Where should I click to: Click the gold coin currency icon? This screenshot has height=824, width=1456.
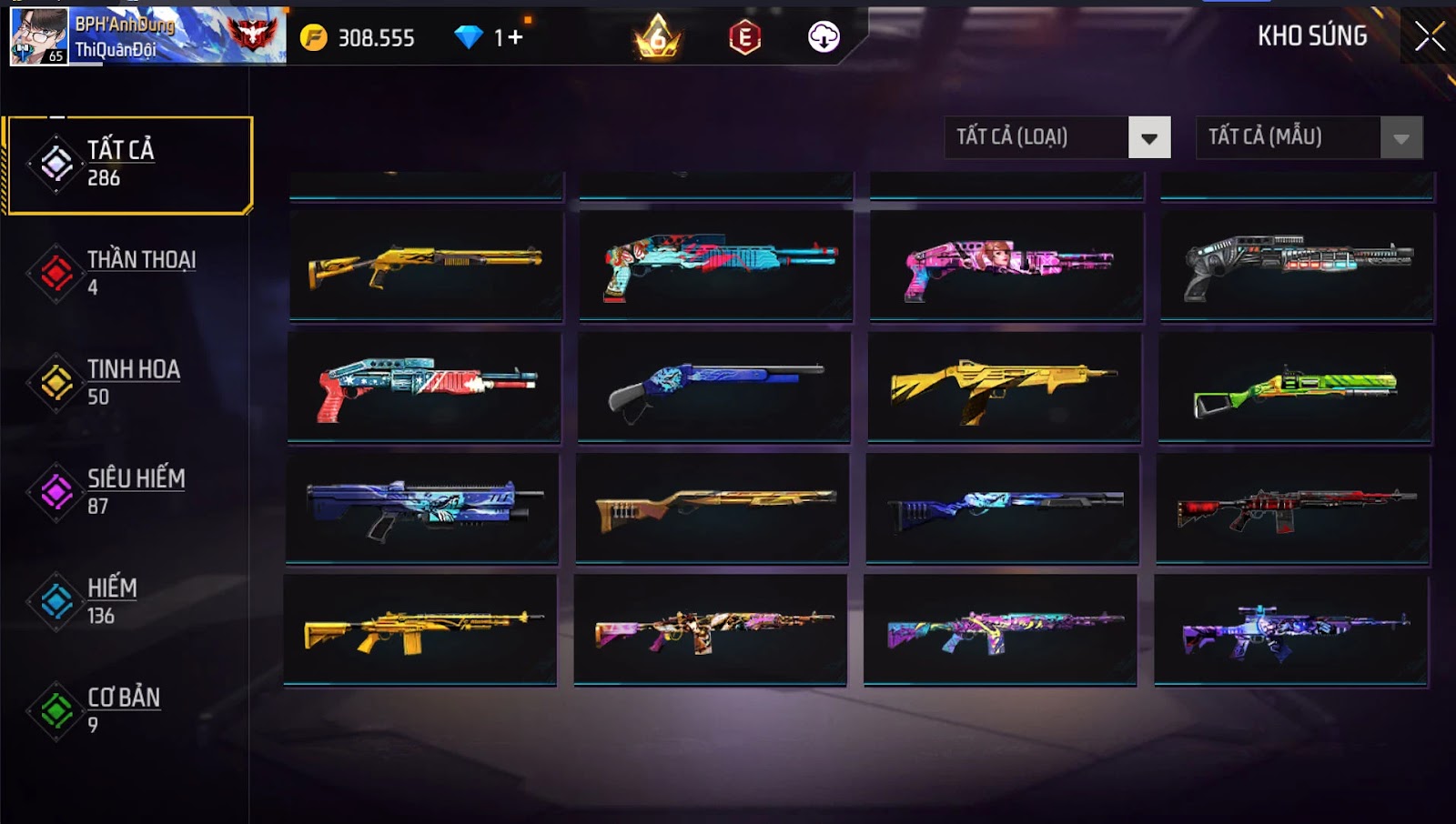[314, 37]
